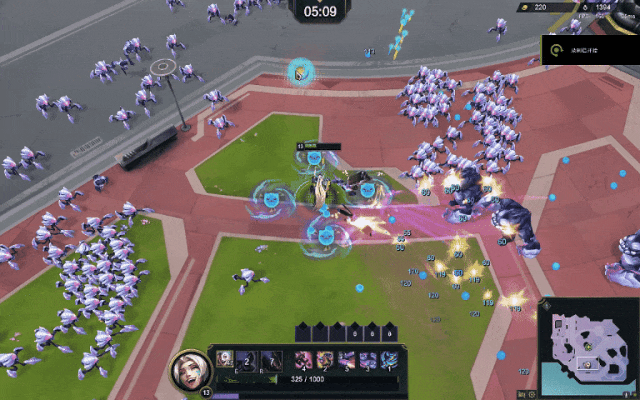Click the instant replay notification popup
This screenshot has width=640, height=400.
pyautogui.click(x=590, y=49)
